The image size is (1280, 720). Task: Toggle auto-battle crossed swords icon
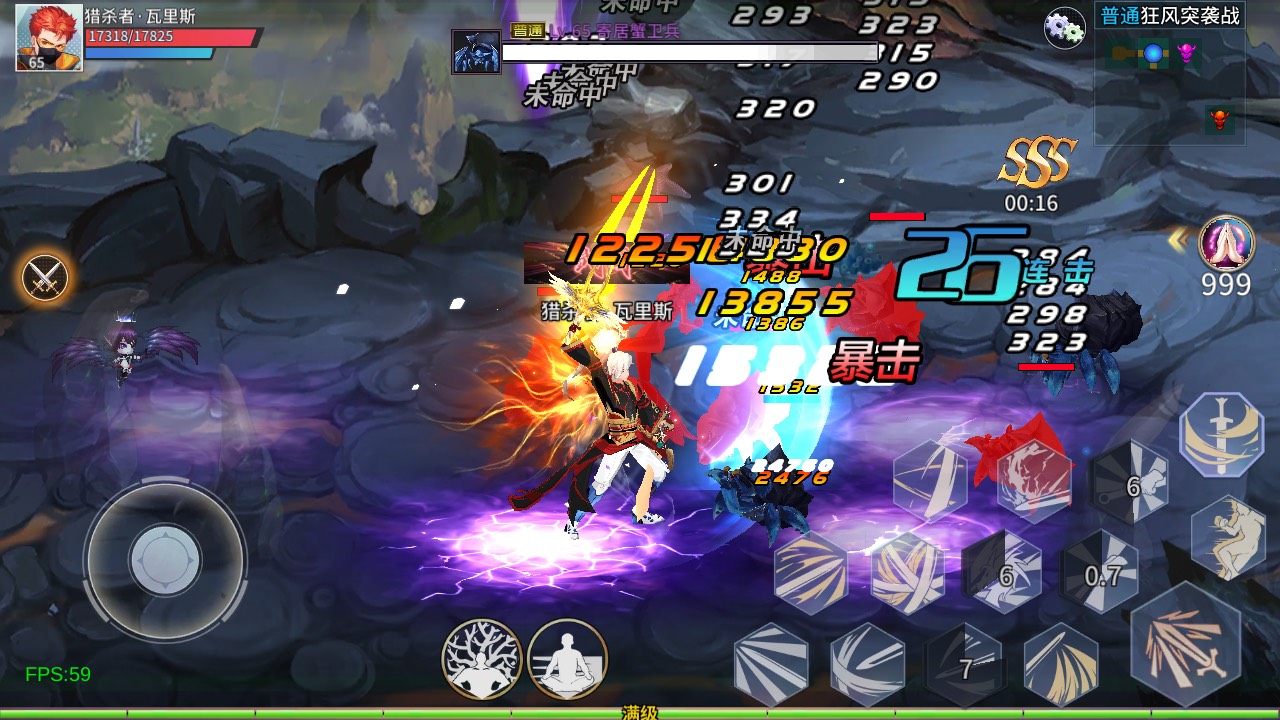(x=46, y=277)
